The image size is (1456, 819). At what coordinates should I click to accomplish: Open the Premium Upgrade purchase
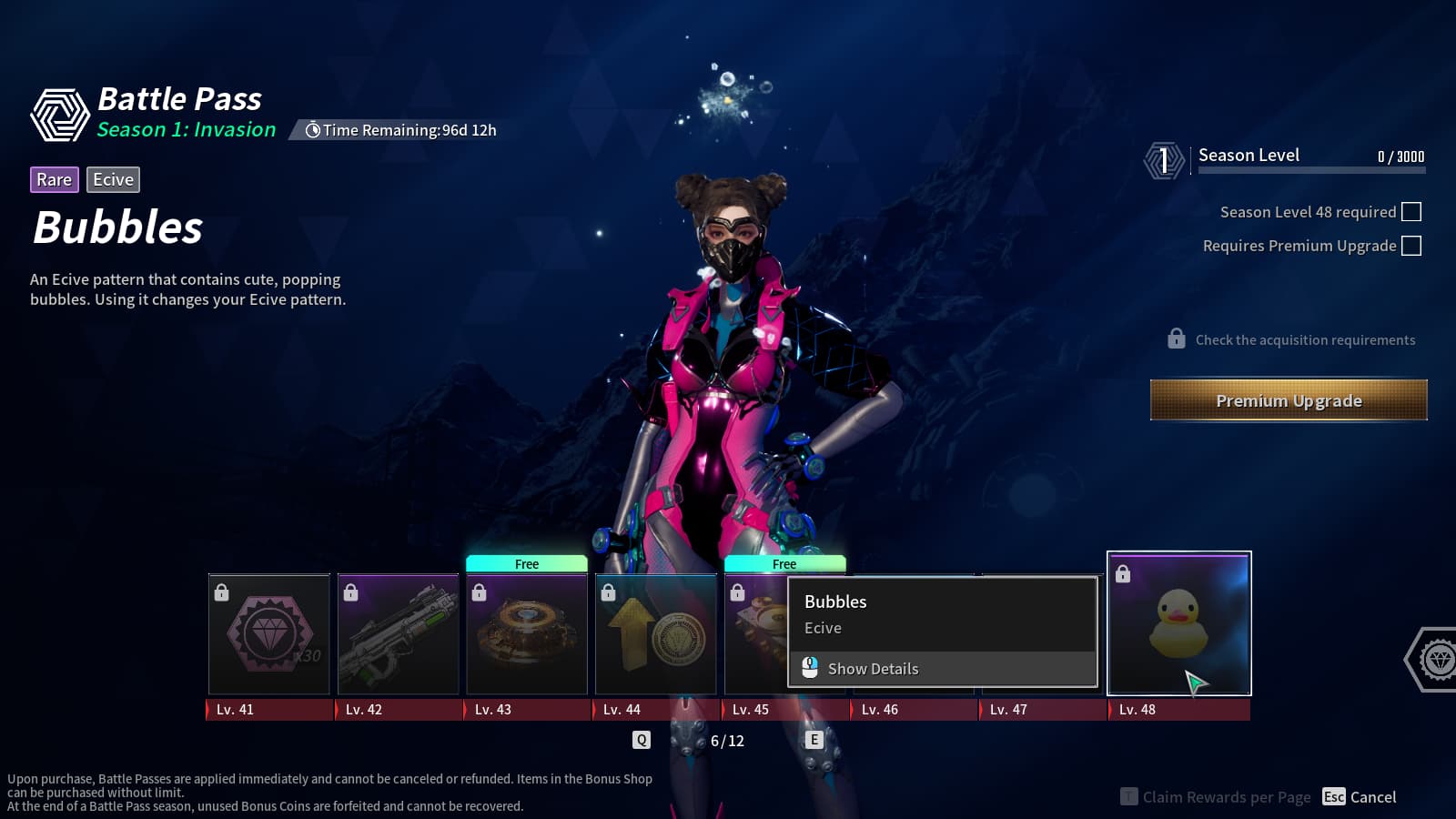click(1289, 400)
